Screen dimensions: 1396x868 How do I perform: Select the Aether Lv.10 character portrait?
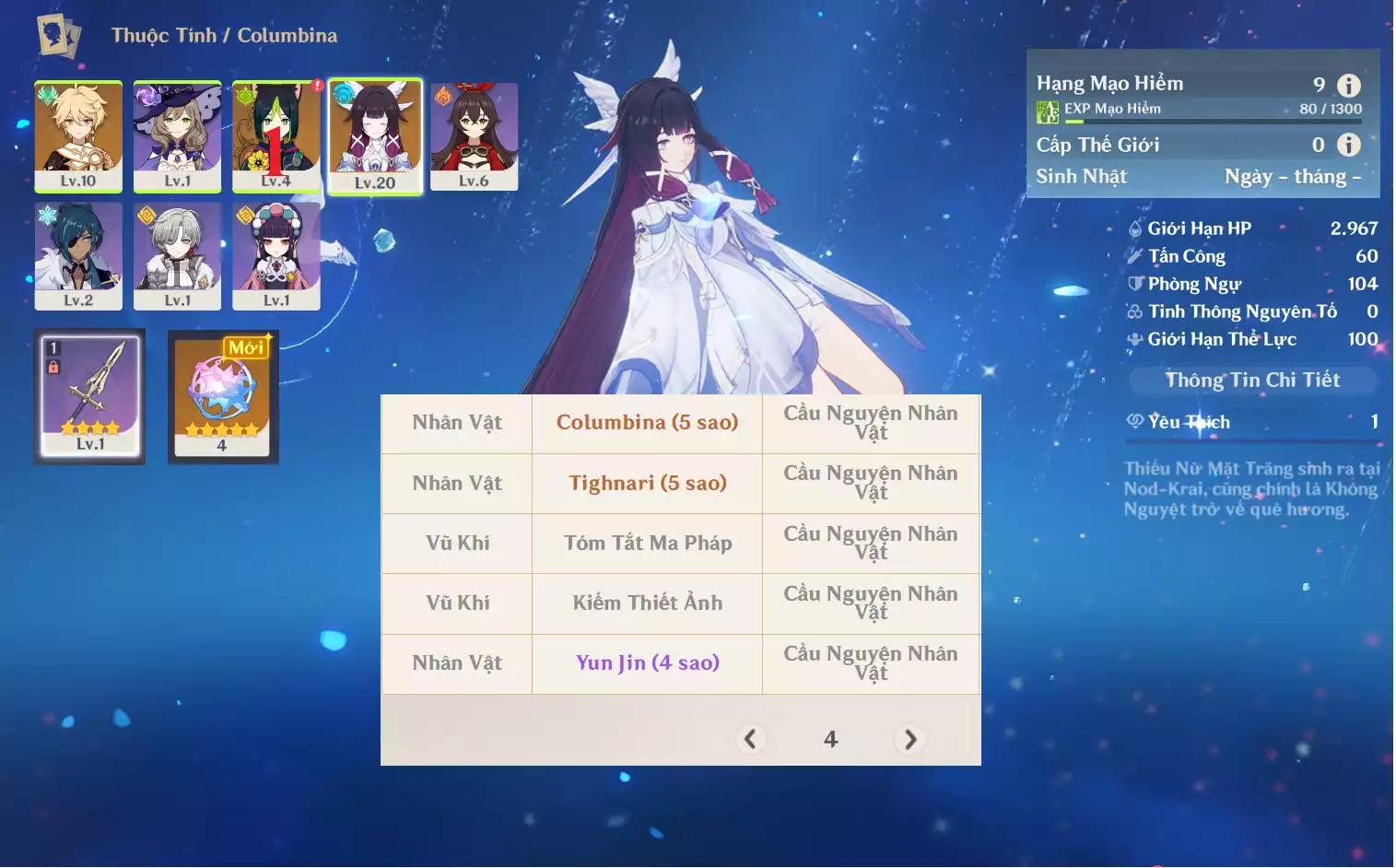[x=78, y=135]
